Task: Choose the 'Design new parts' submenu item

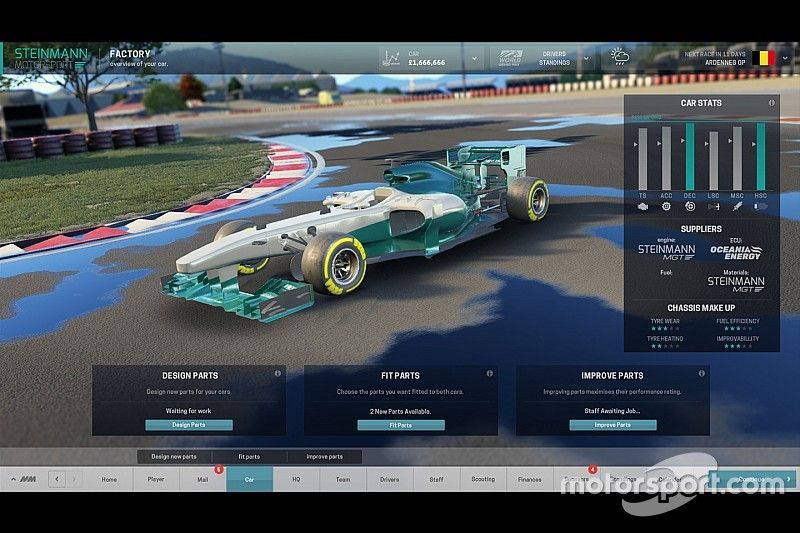Action: [174, 456]
